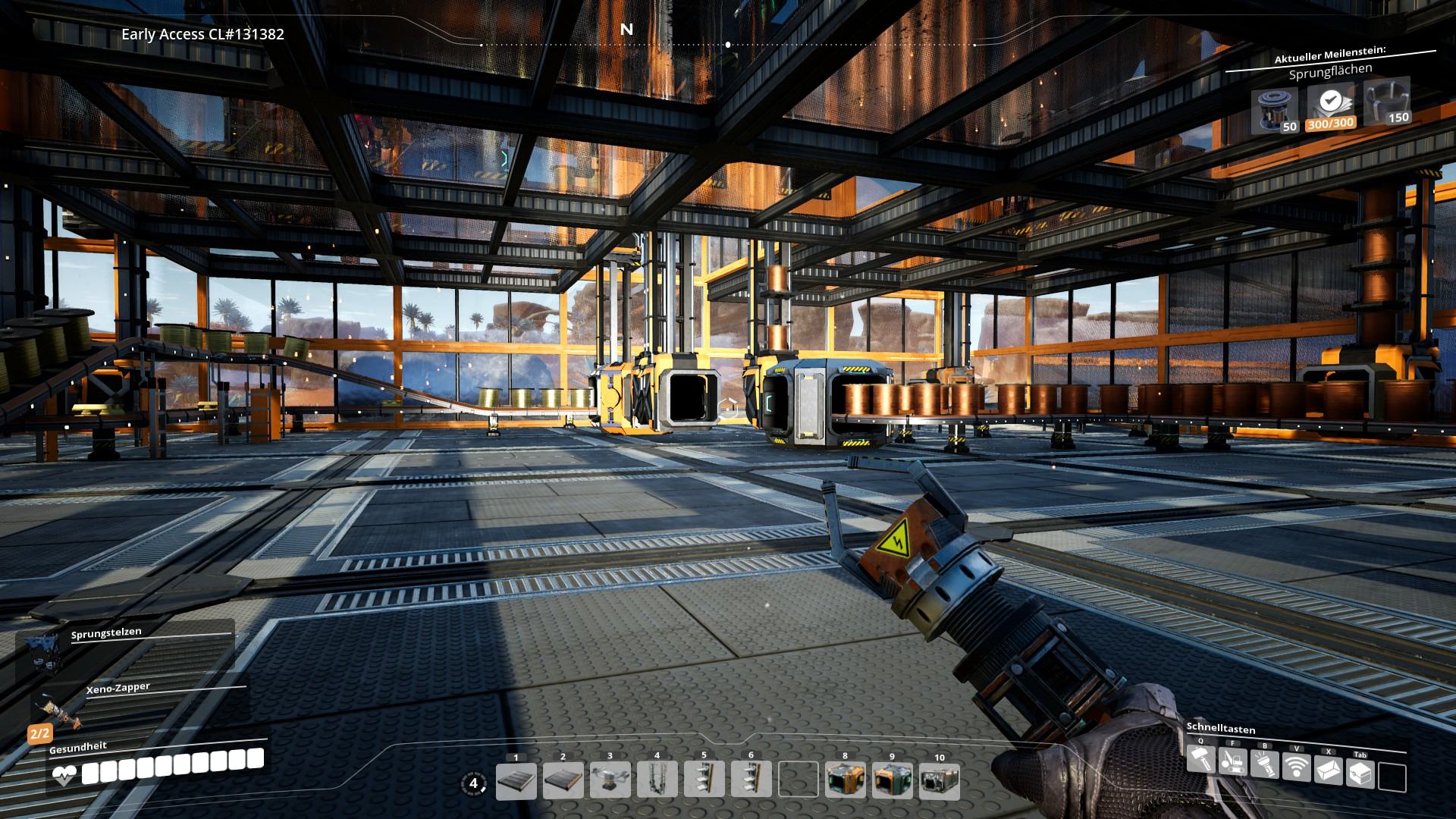Pick the conveyor lift in hotbar slot 4
1456x819 pixels.
tap(657, 781)
